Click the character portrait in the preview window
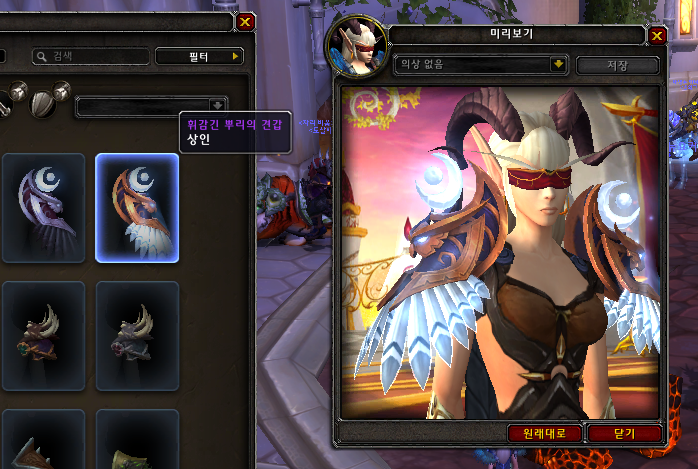Image resolution: width=698 pixels, height=469 pixels. (357, 49)
